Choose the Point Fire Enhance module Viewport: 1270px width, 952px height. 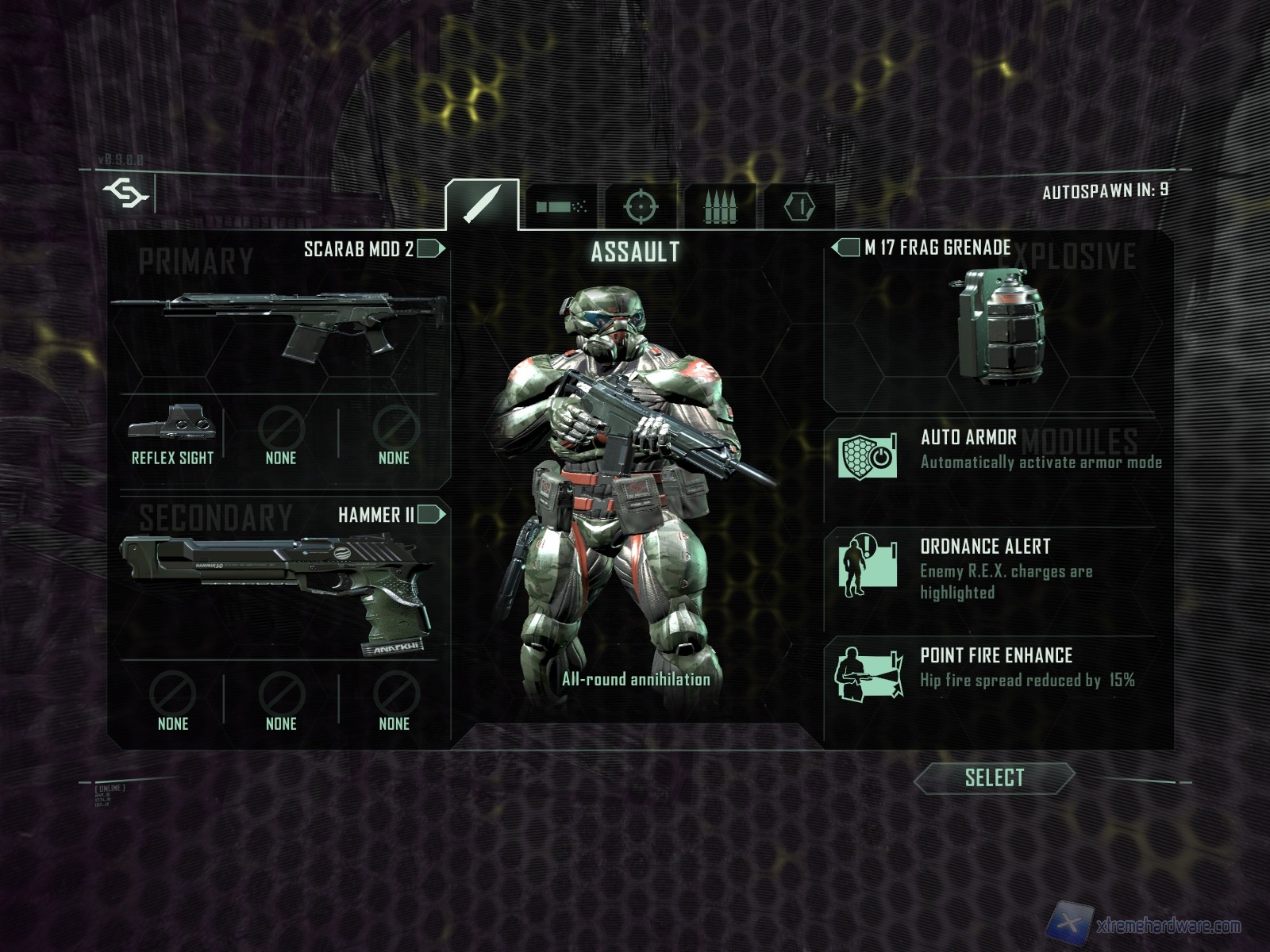point(999,669)
